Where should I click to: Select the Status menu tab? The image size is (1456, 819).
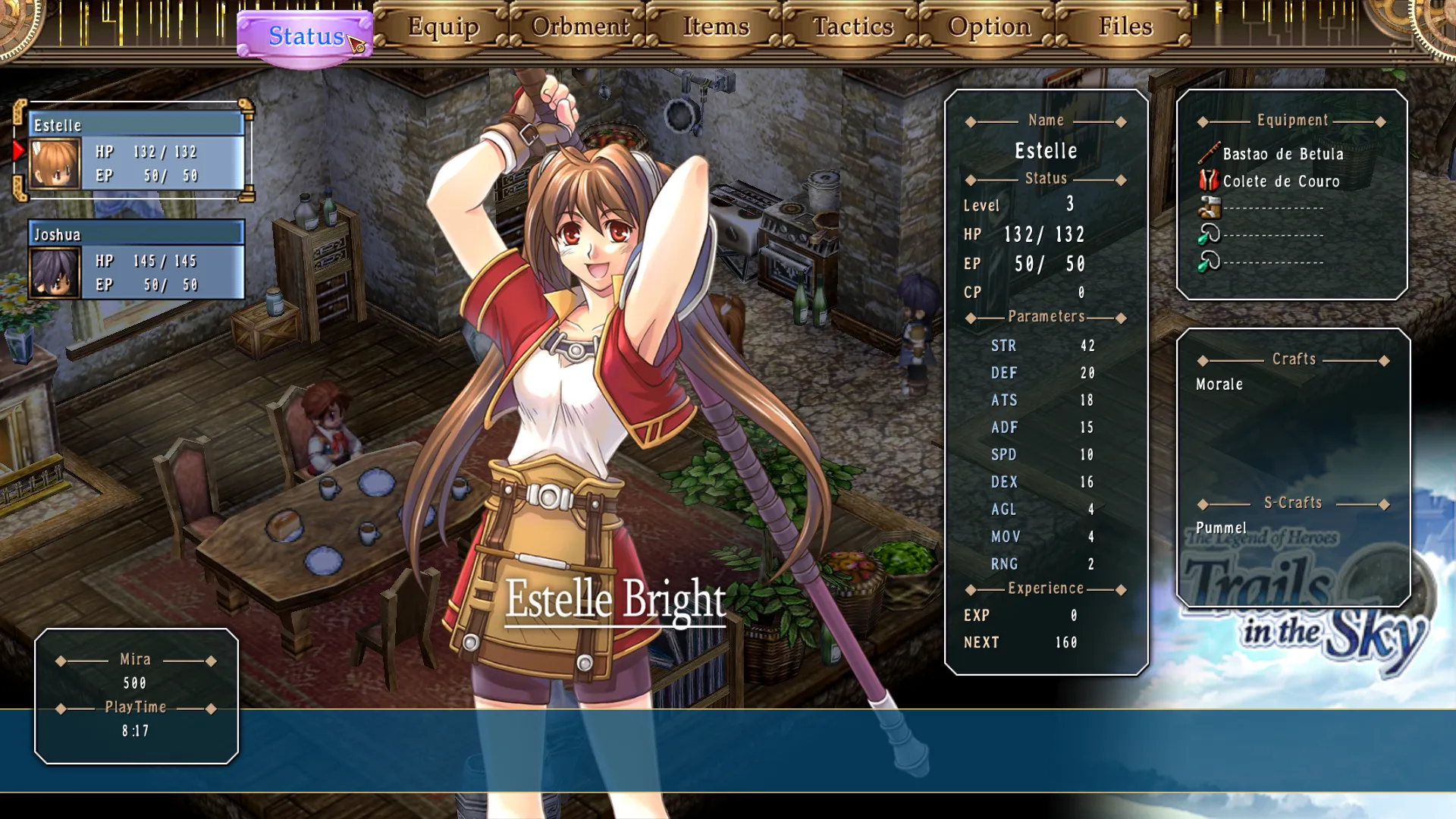305,36
